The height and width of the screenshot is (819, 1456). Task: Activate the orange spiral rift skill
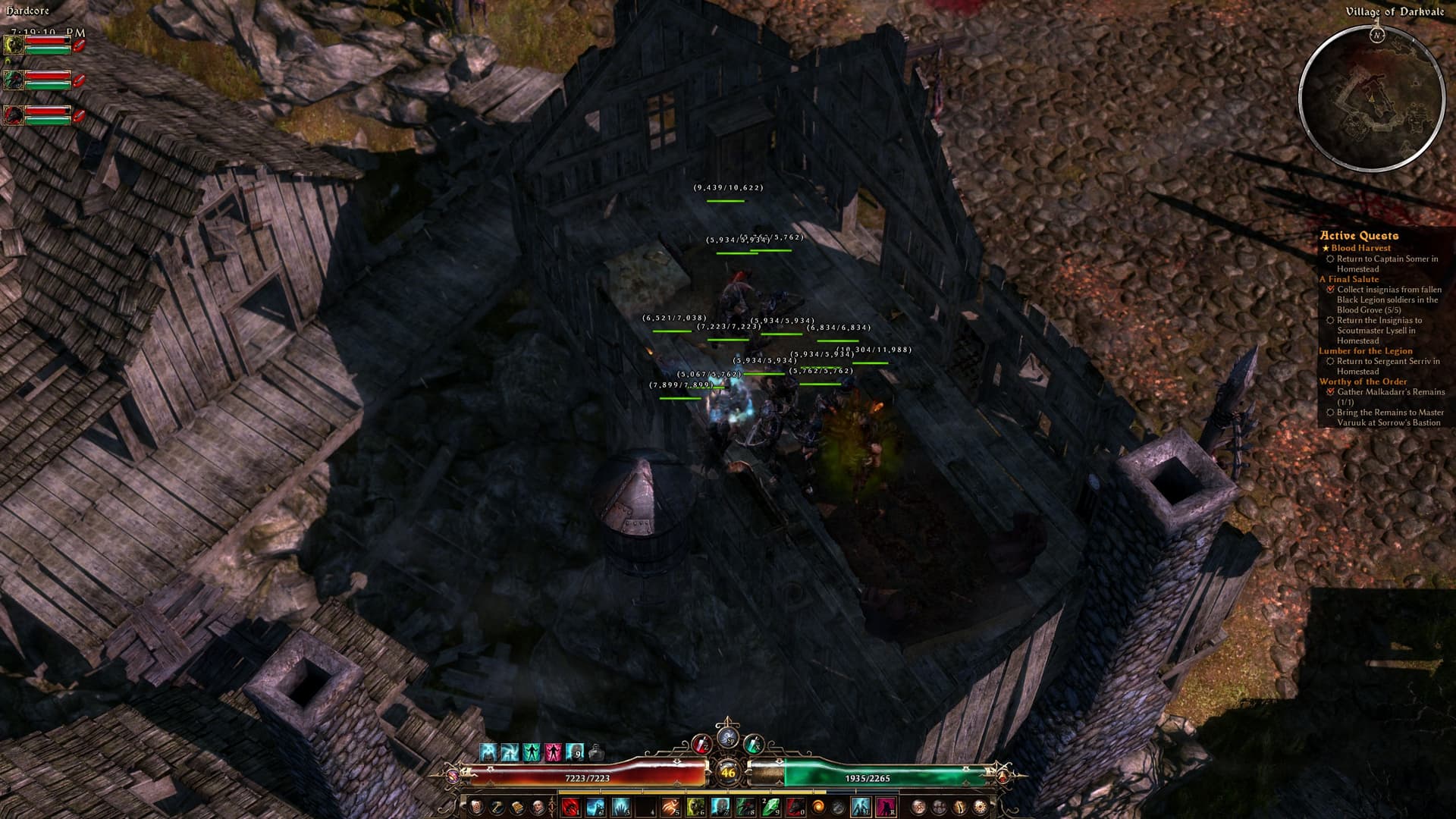819,807
